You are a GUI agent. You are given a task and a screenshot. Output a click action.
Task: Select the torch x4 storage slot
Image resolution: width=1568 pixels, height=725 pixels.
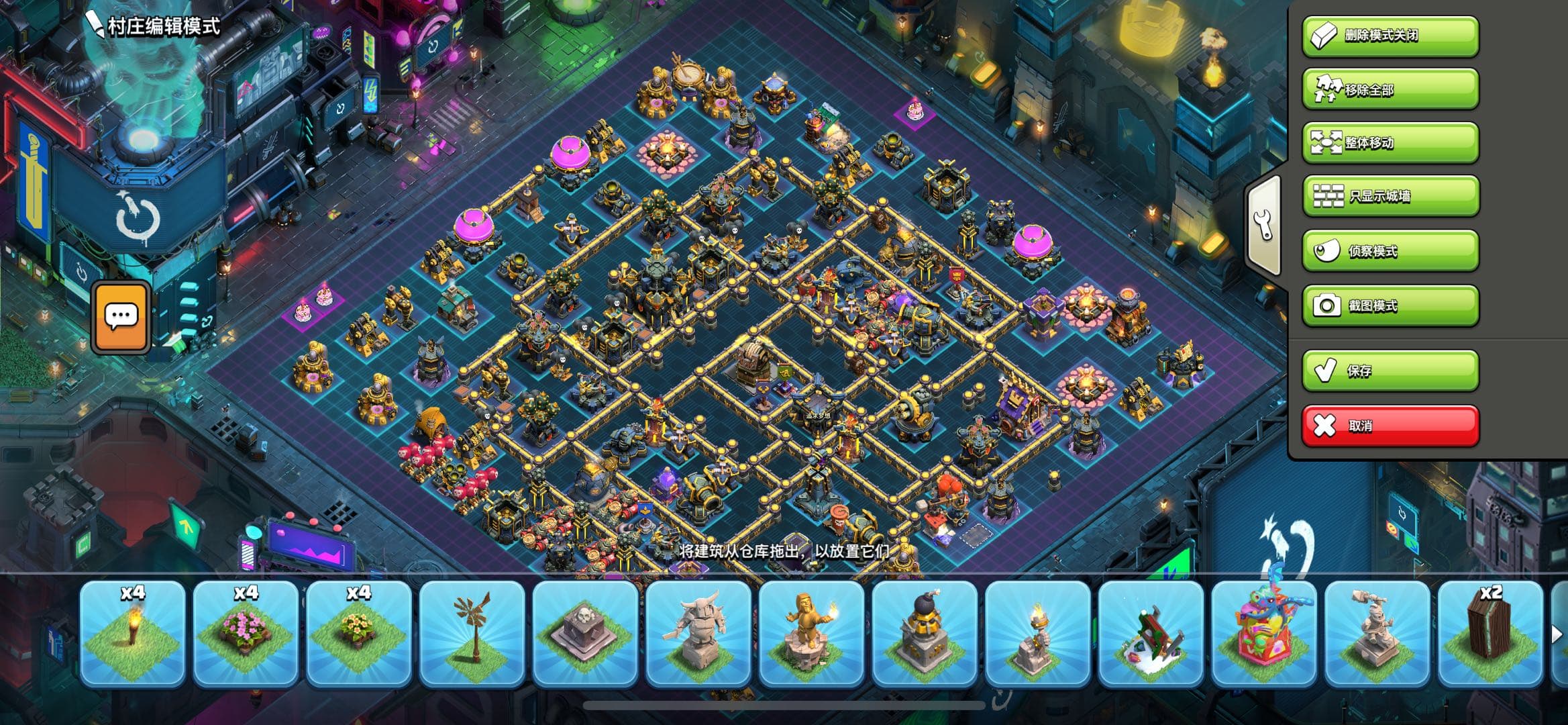(x=132, y=634)
